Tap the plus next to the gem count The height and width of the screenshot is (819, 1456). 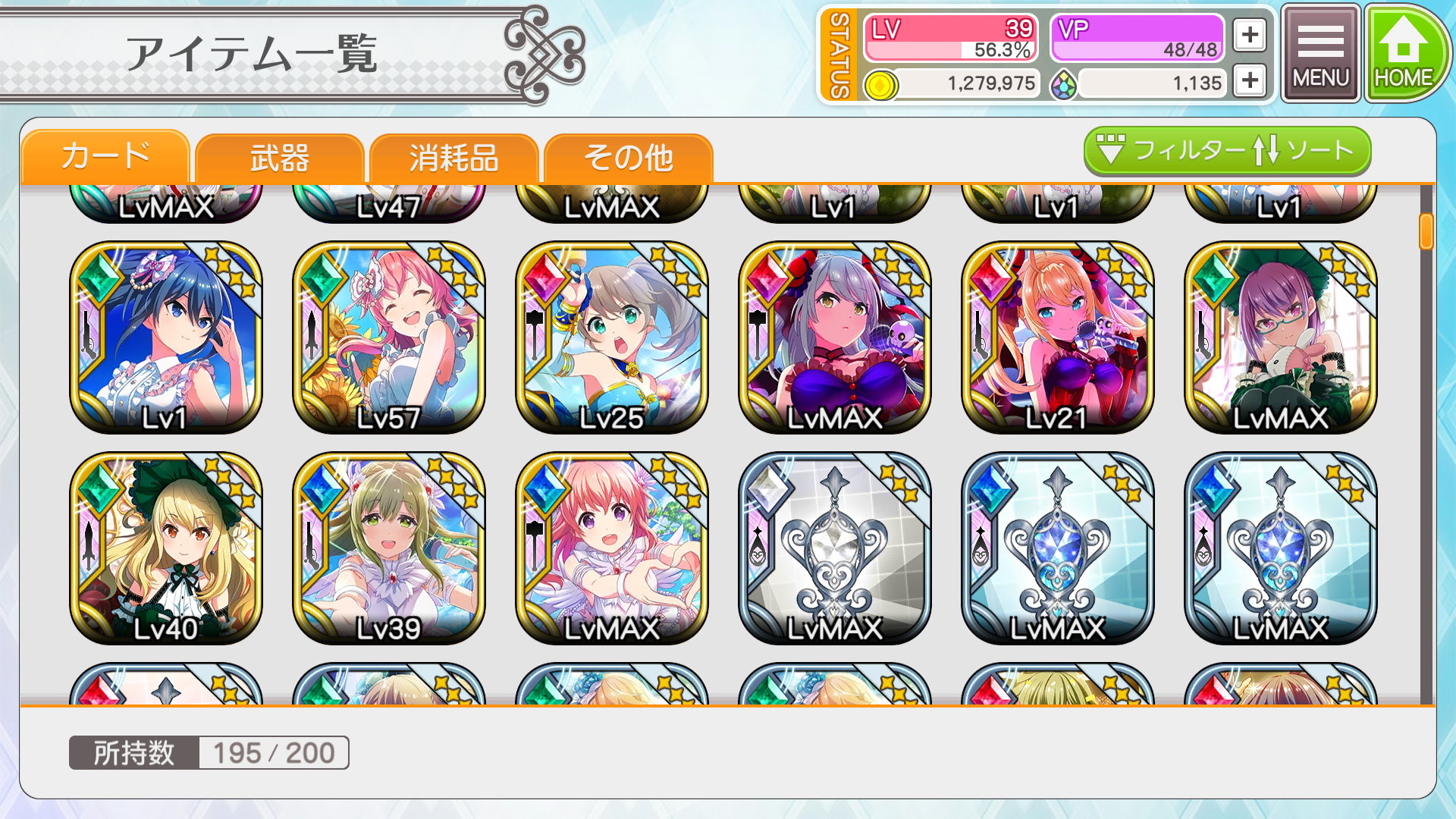pos(1250,81)
